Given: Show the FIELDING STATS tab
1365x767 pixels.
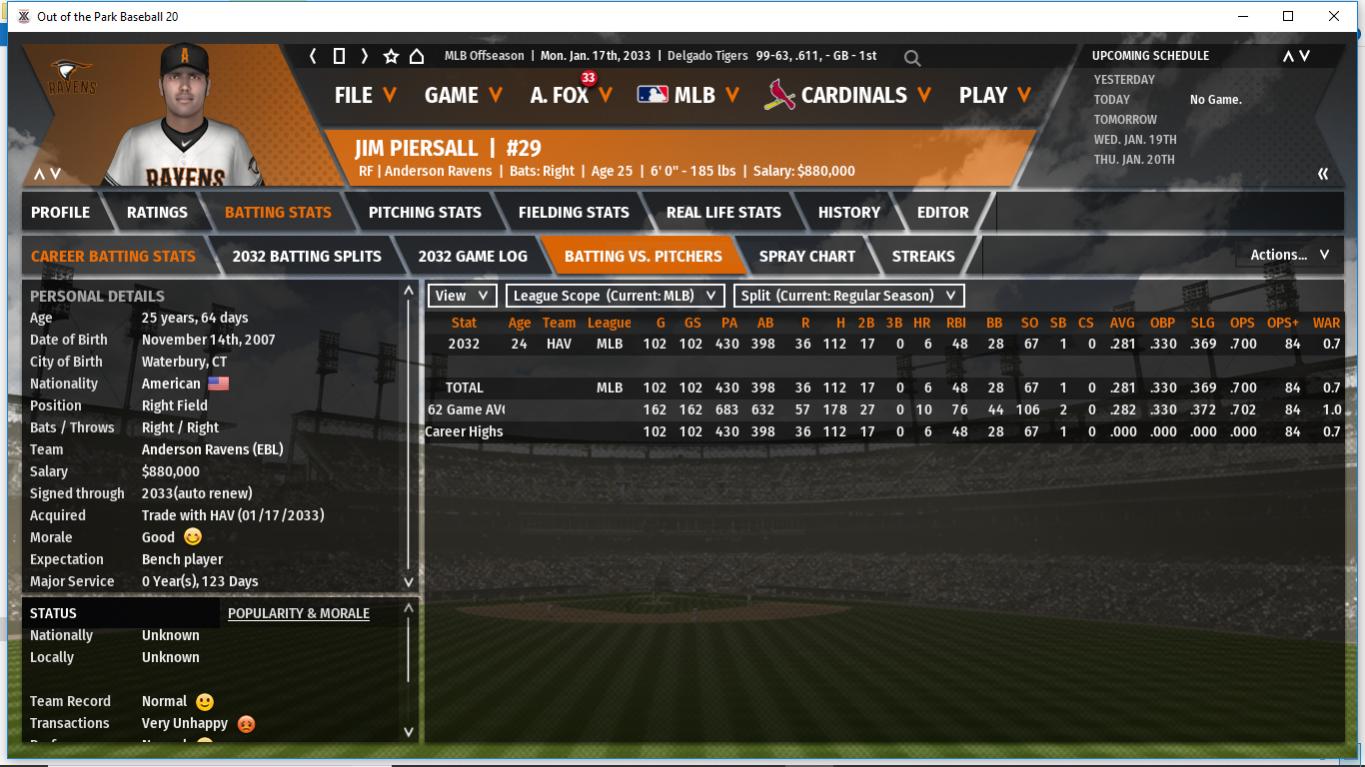Looking at the screenshot, I should pyautogui.click(x=573, y=212).
